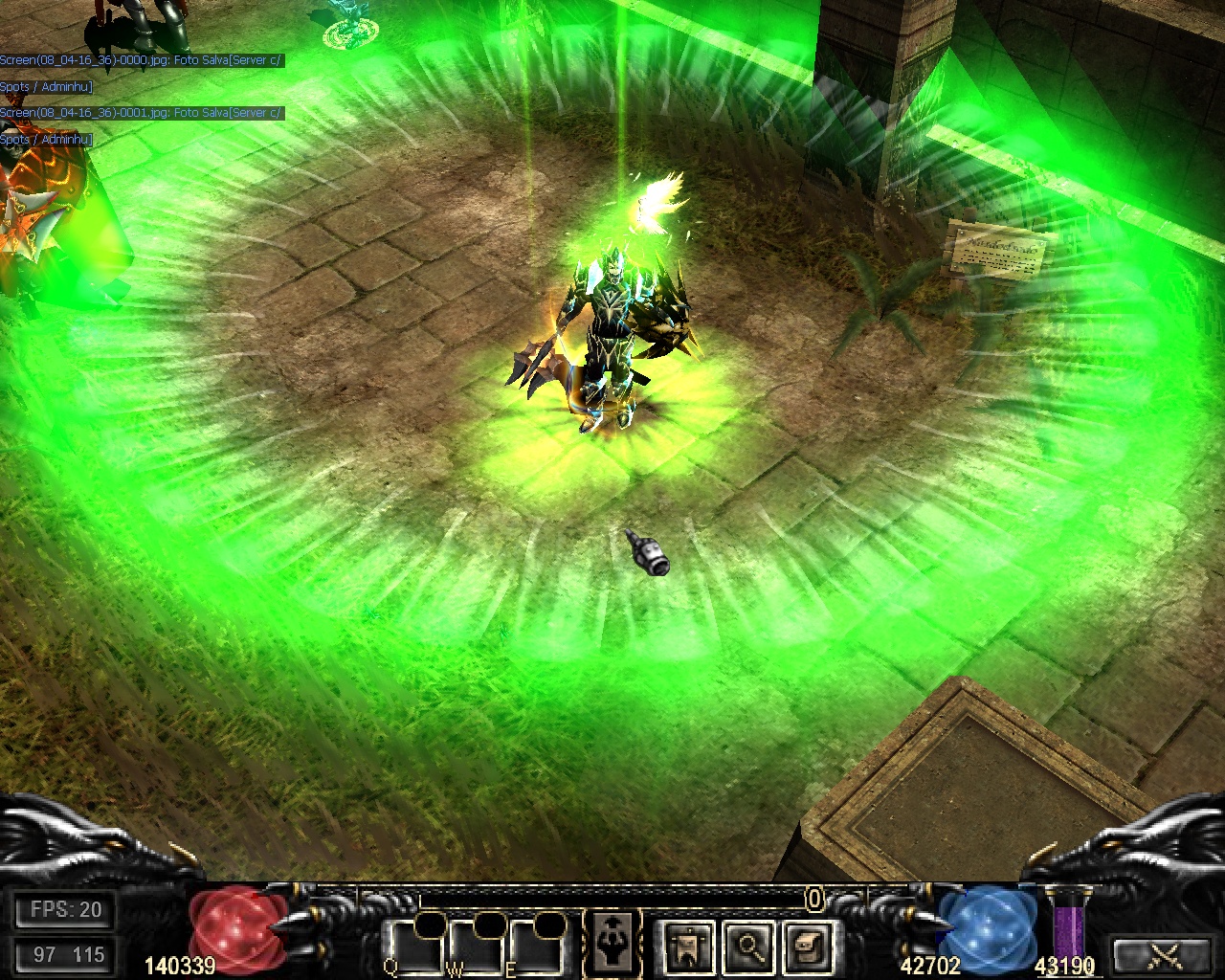Viewport: 1225px width, 980px height.
Task: Click the magnifying glass button
Action: click(x=747, y=946)
